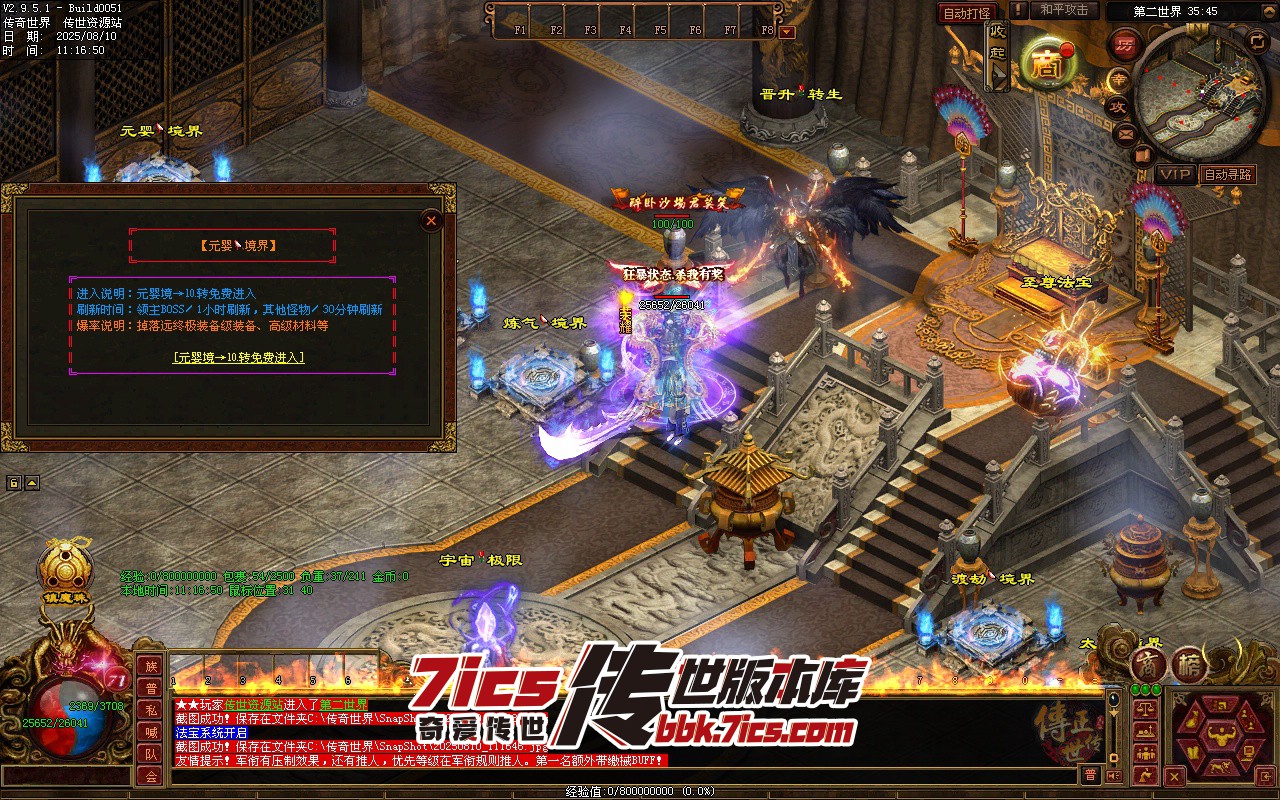1280x800 pixels.
Task: Click the minimap refresh arrows button
Action: click(x=1257, y=40)
